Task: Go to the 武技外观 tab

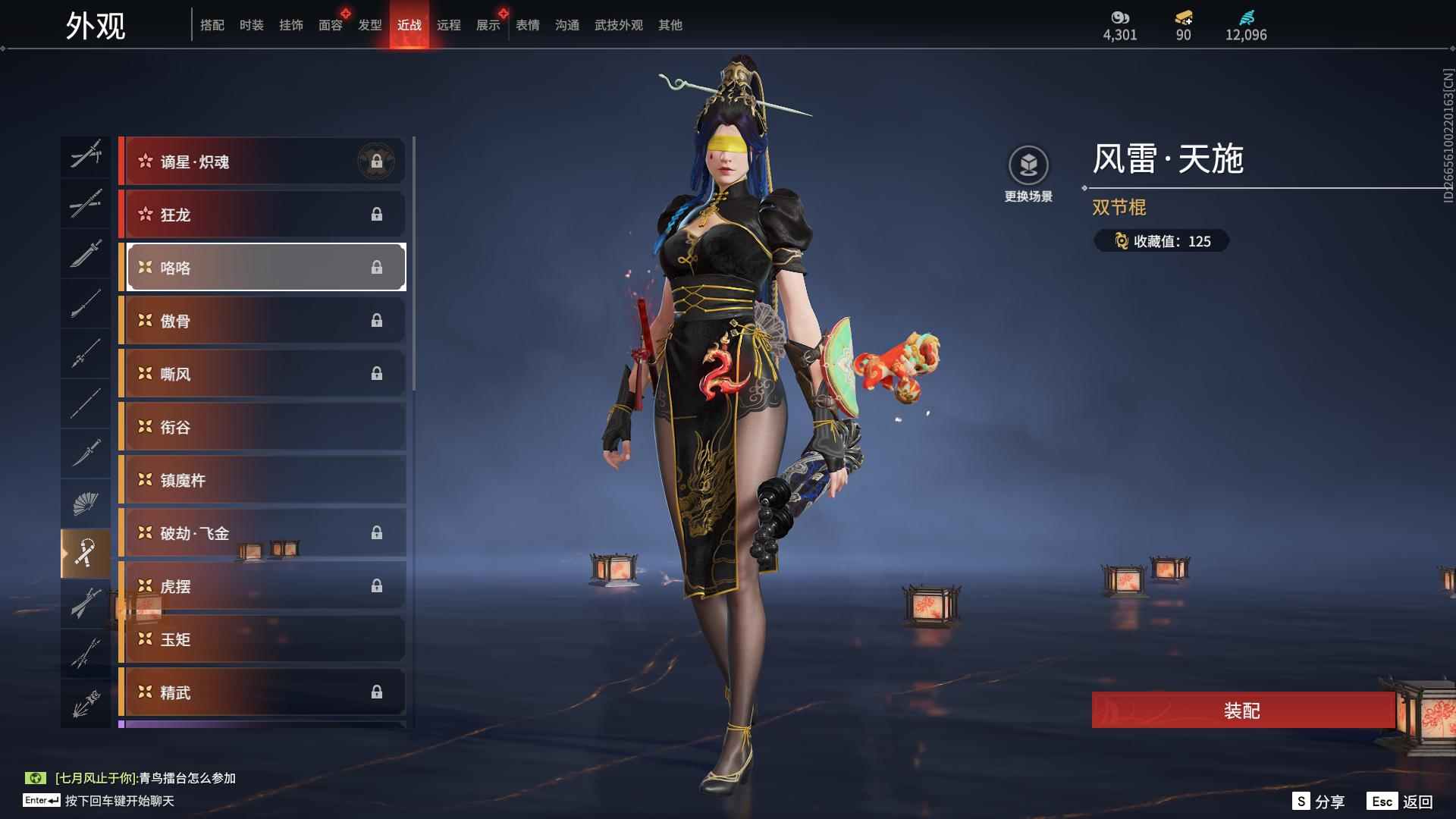Action: (618, 25)
